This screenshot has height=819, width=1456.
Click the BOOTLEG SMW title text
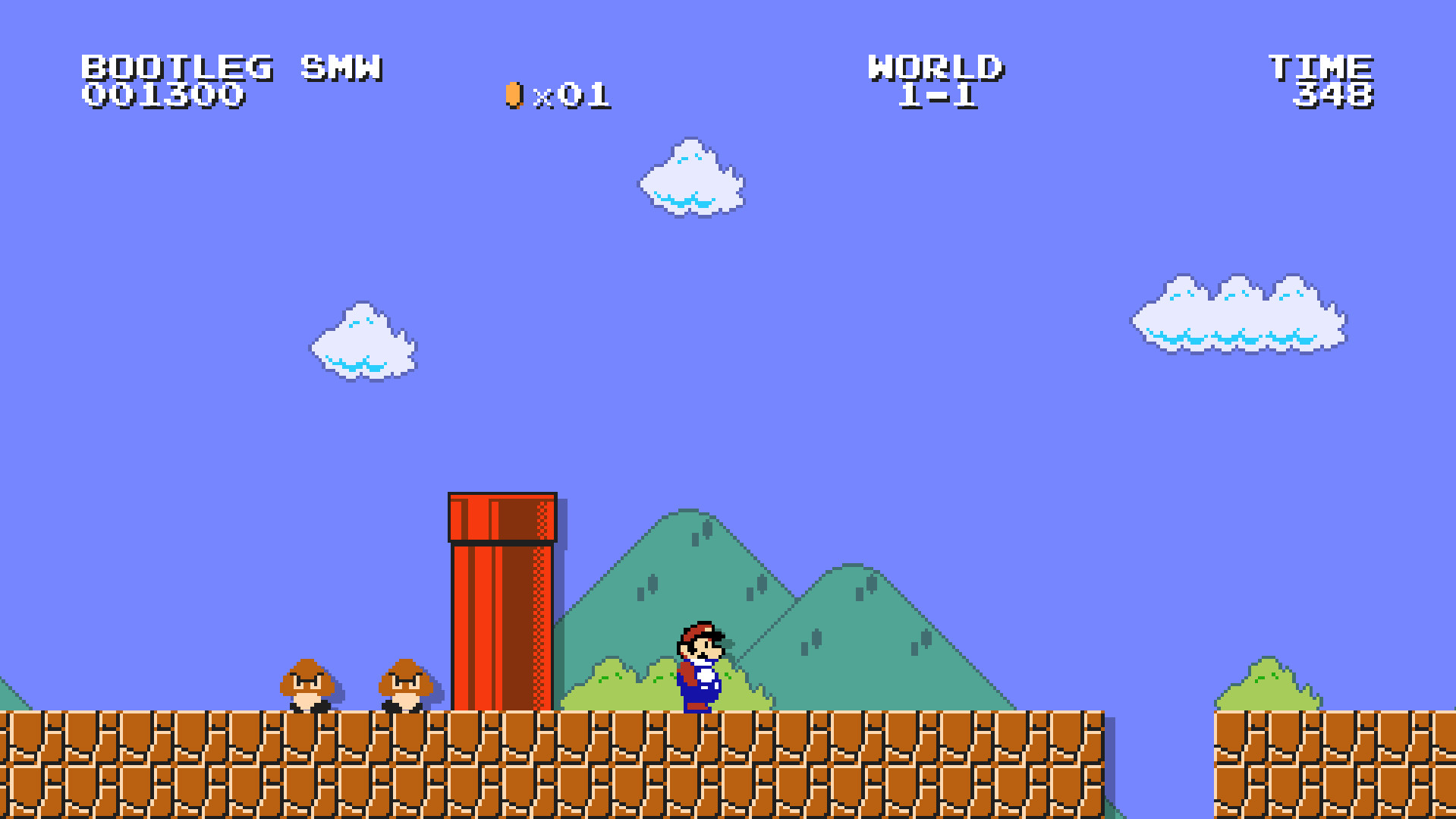tap(231, 67)
